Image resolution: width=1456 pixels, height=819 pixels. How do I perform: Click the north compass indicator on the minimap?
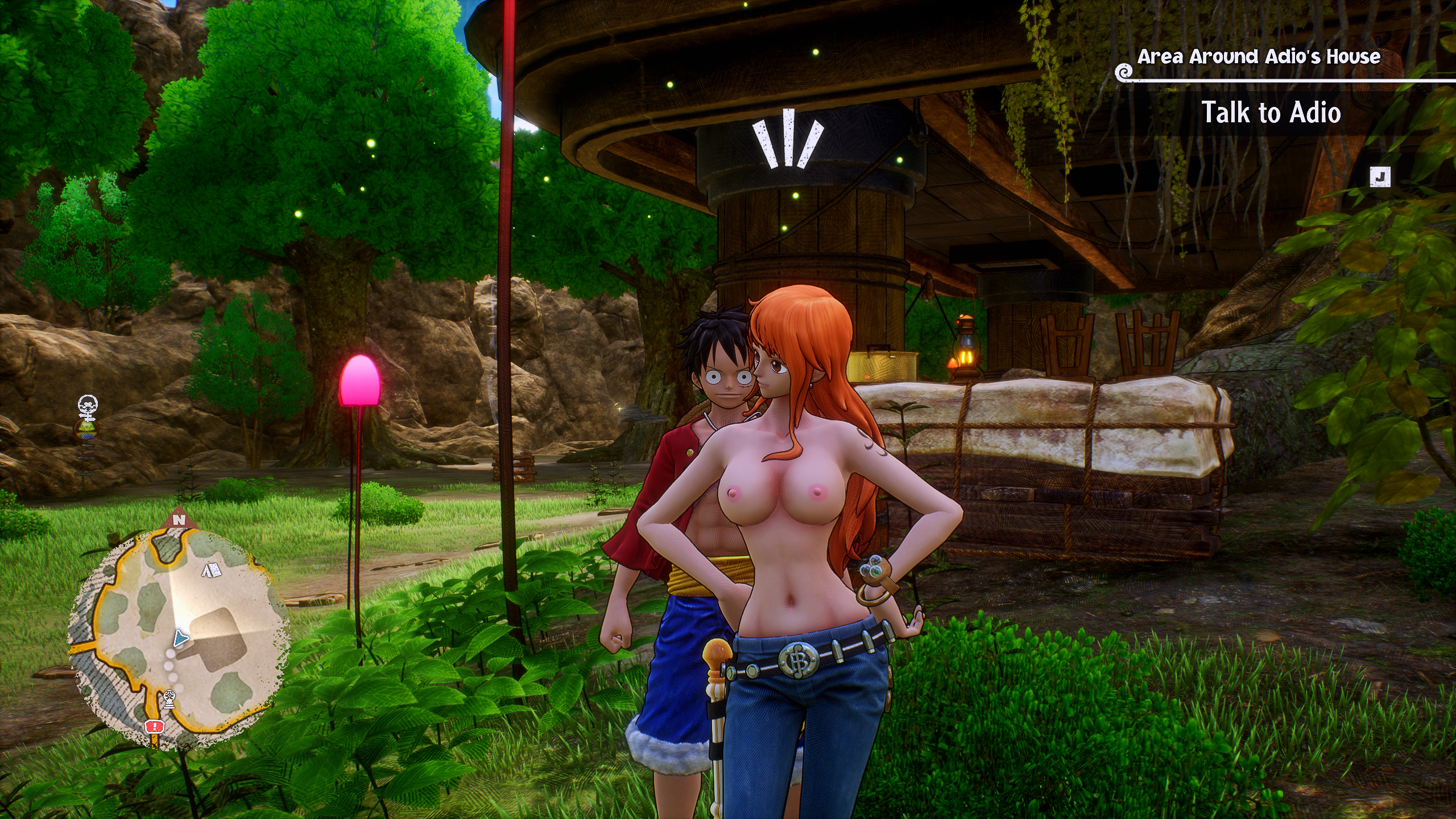tap(179, 519)
